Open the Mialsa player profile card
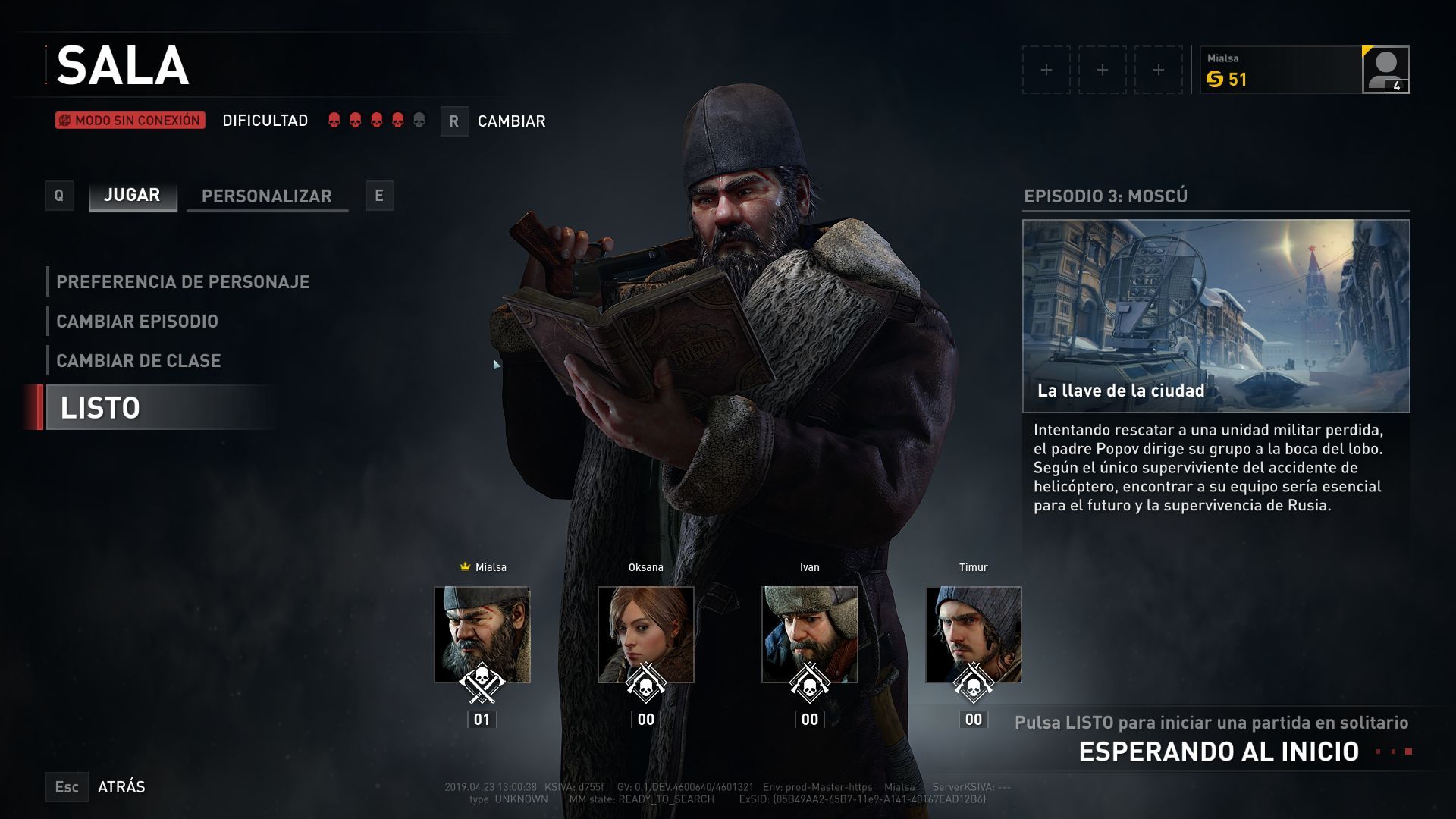Image resolution: width=1456 pixels, height=819 pixels. [x=1304, y=70]
